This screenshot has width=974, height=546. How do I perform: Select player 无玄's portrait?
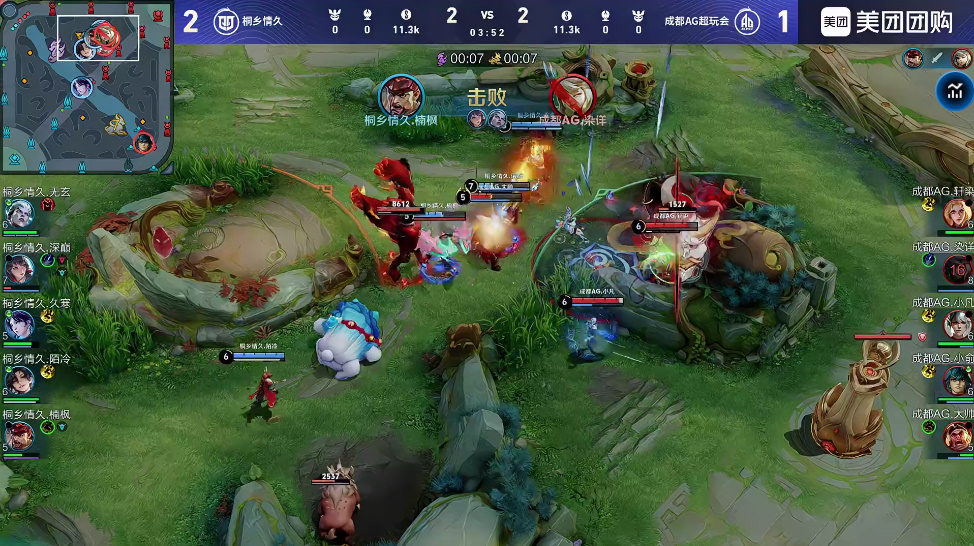[19, 214]
